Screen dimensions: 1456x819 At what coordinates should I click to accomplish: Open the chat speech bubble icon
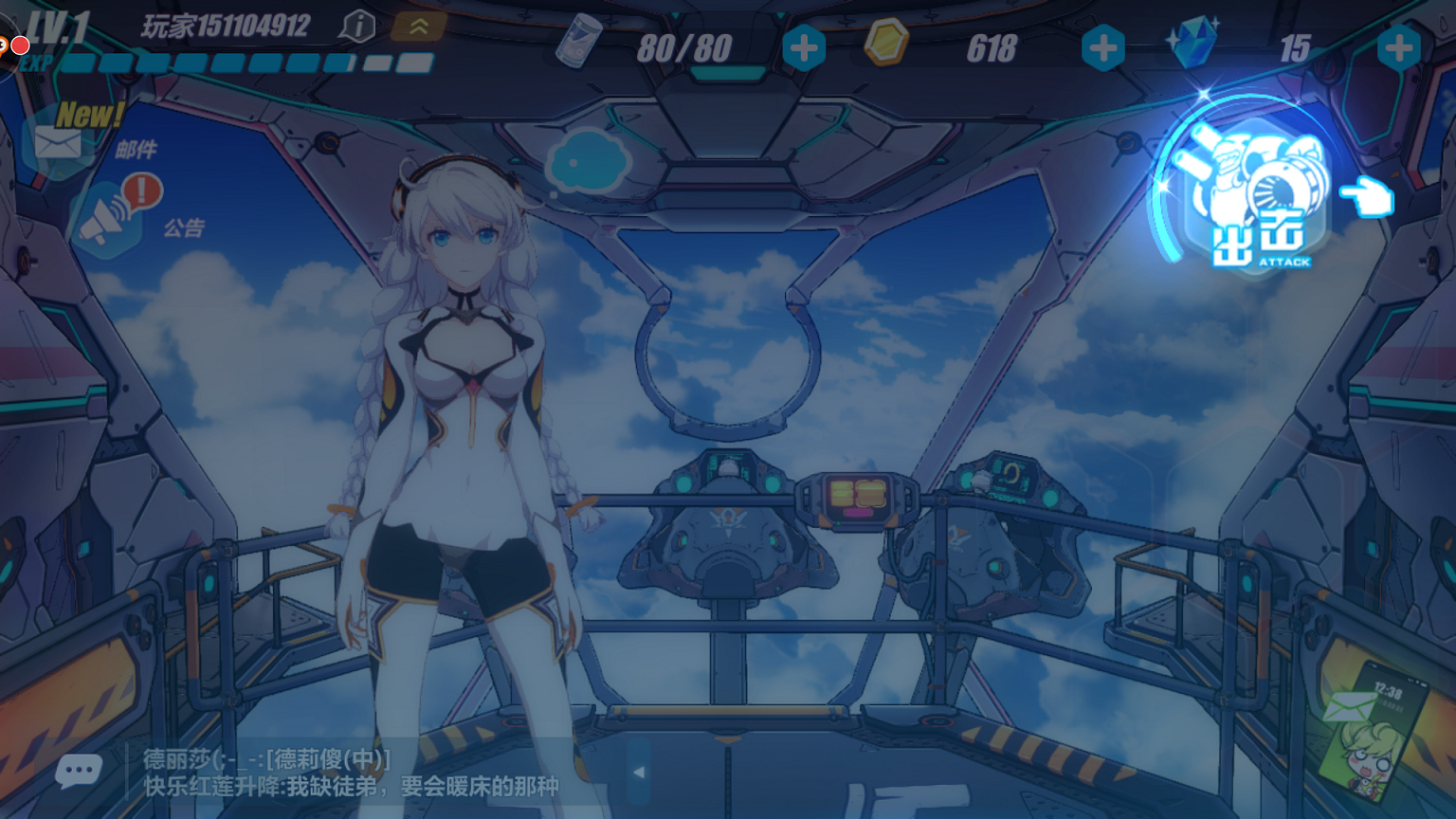(78, 771)
